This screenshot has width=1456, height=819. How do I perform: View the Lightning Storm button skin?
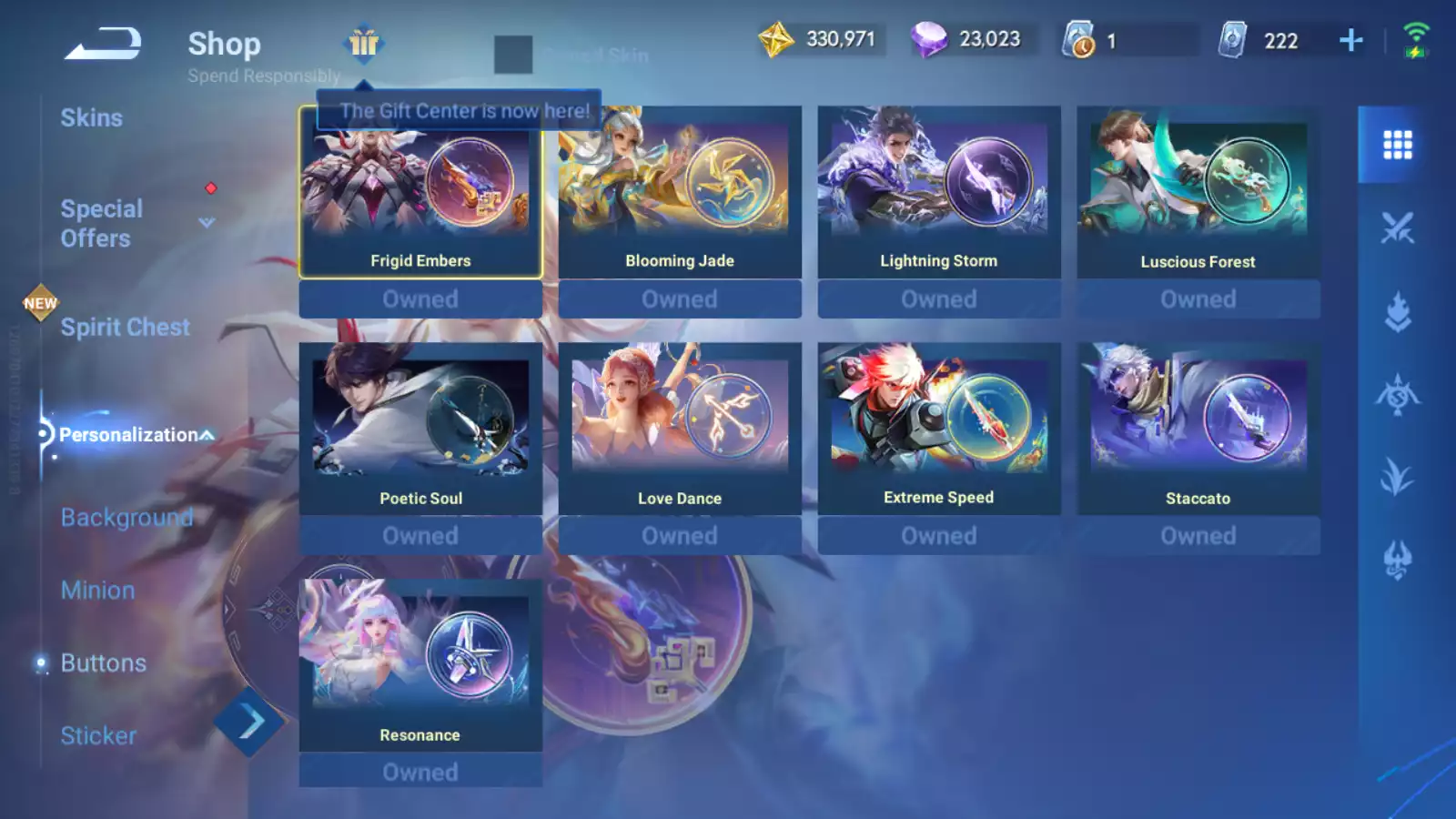point(939,193)
